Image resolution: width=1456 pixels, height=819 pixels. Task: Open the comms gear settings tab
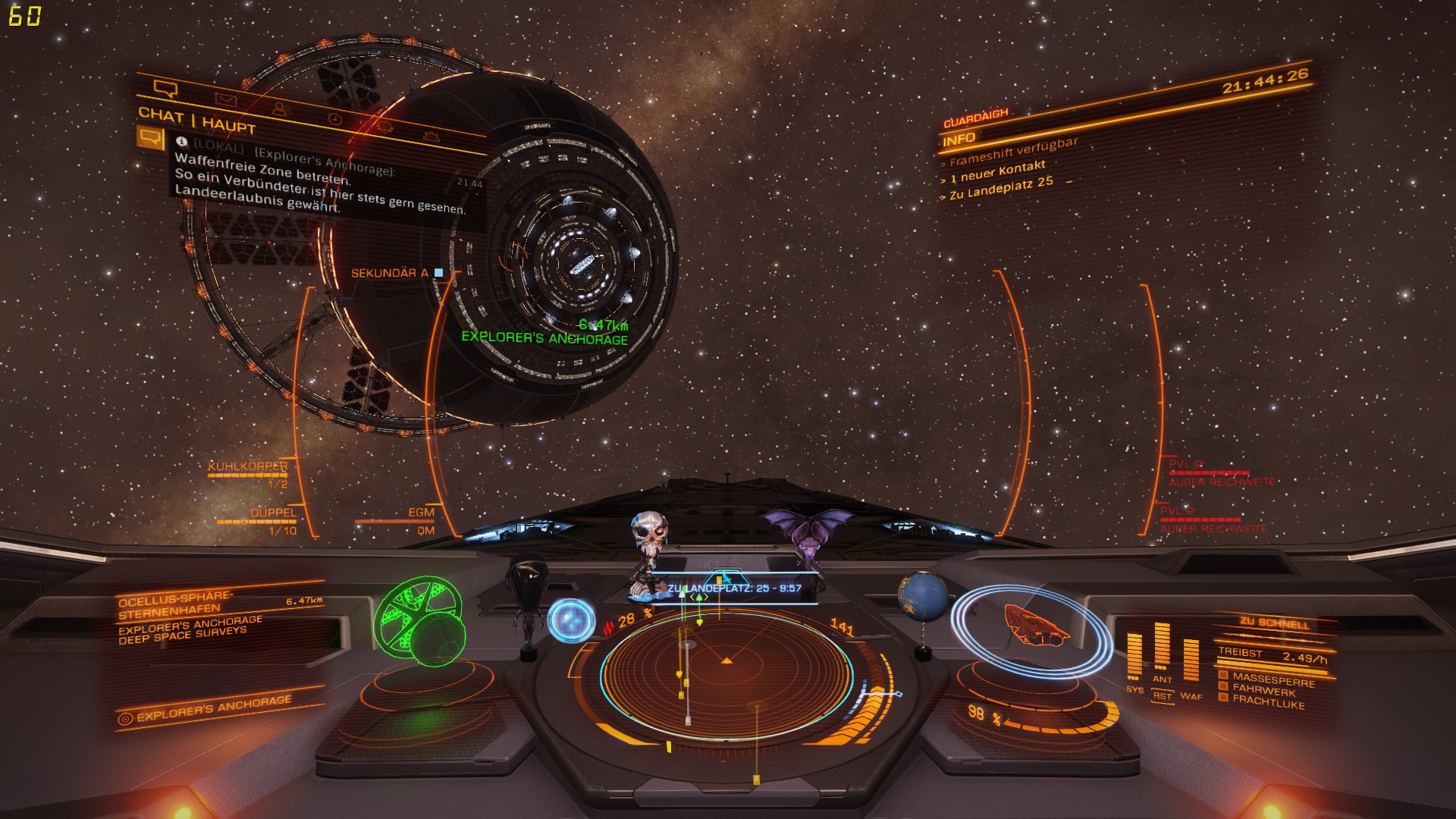[x=431, y=136]
